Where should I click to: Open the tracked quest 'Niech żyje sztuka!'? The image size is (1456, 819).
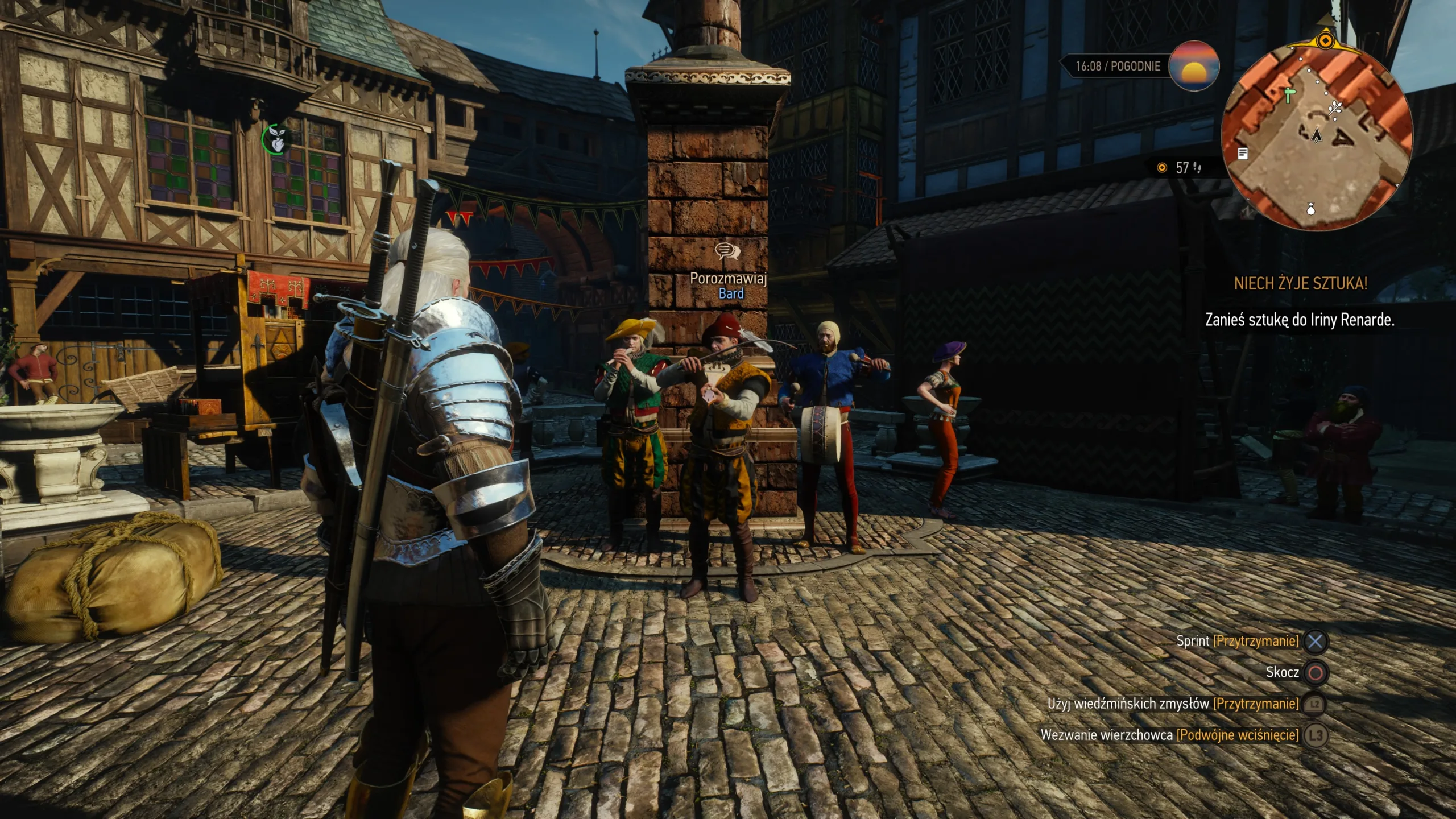[1300, 283]
